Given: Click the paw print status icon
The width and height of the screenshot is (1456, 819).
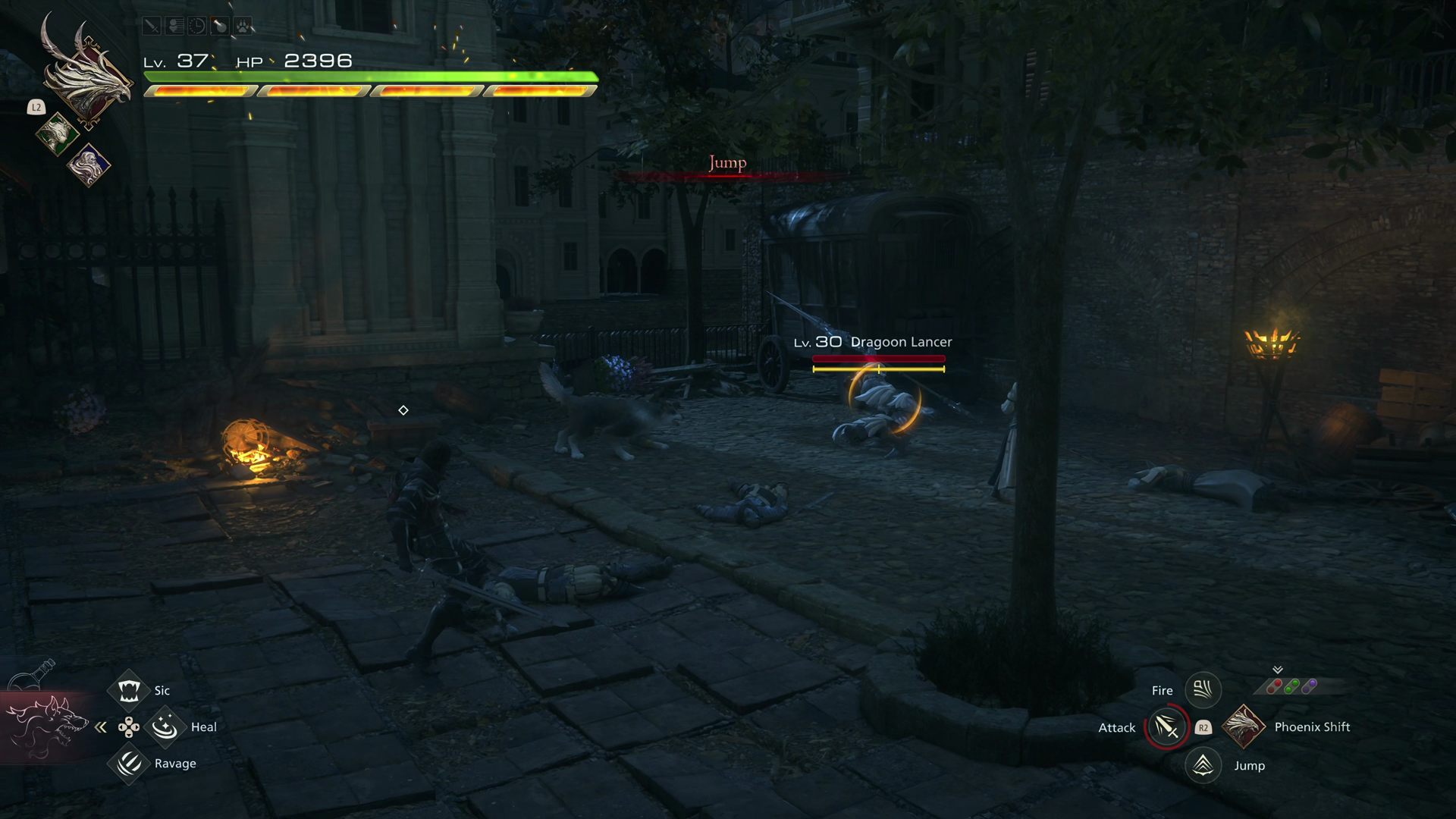Looking at the screenshot, I should tap(243, 27).
